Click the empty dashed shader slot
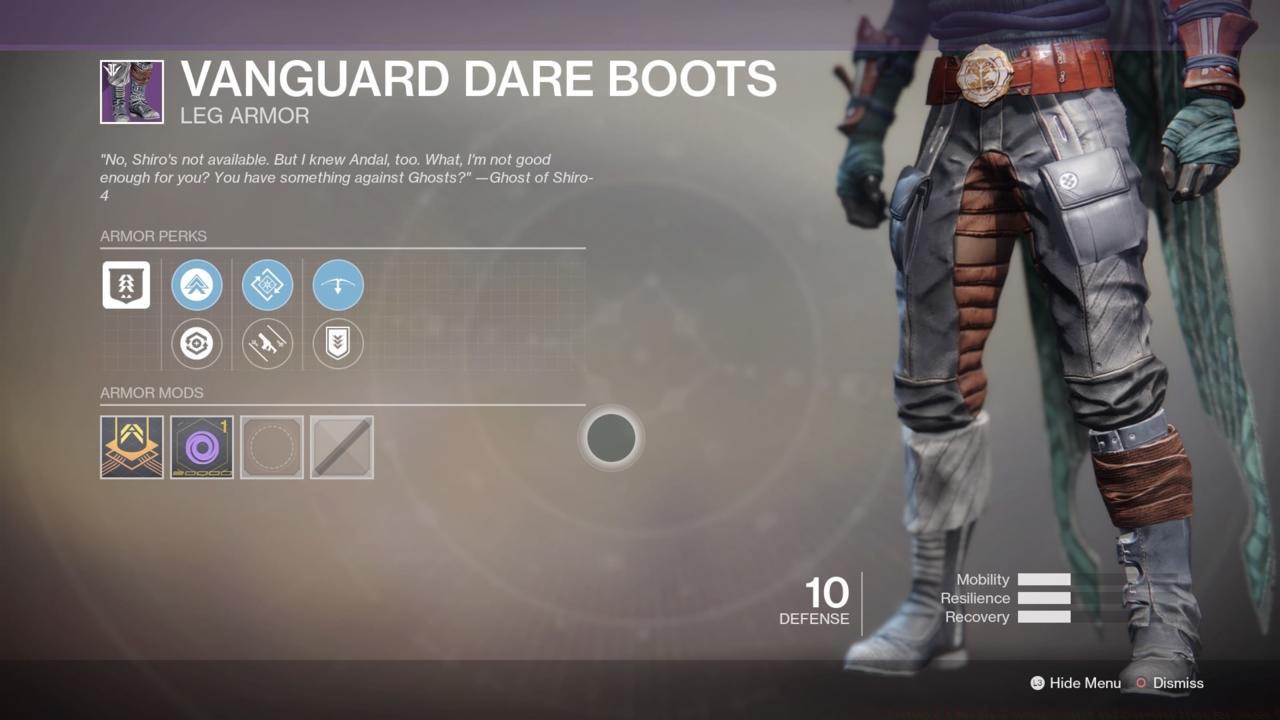 (271, 447)
